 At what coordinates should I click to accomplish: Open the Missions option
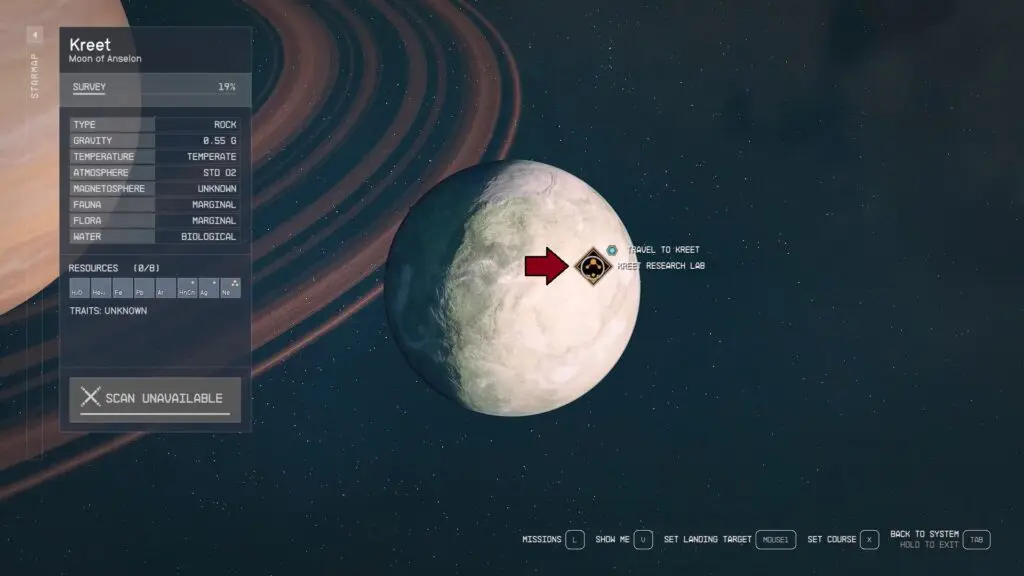552,540
